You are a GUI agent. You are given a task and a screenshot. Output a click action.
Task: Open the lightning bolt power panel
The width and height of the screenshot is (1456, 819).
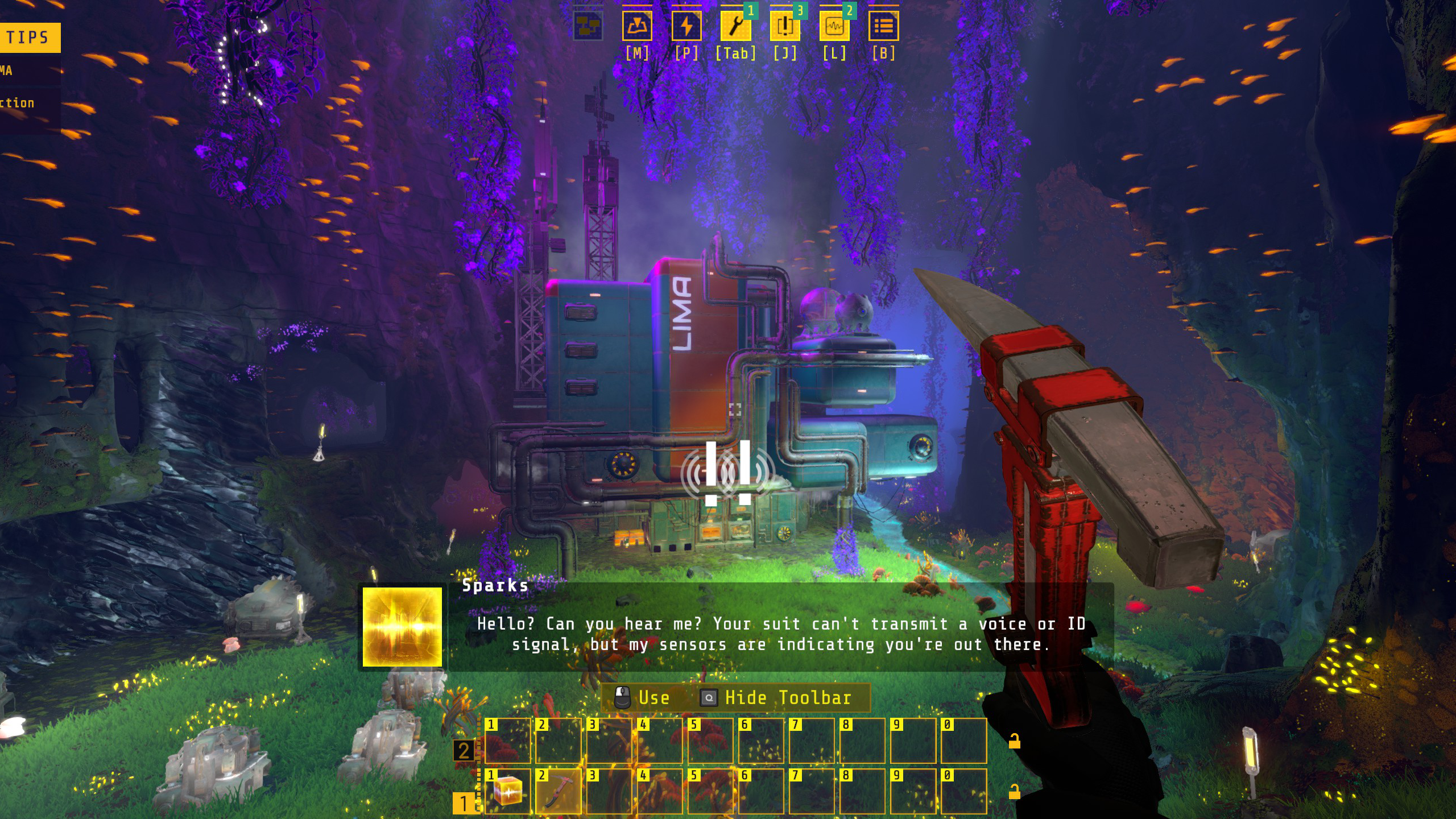[686, 26]
